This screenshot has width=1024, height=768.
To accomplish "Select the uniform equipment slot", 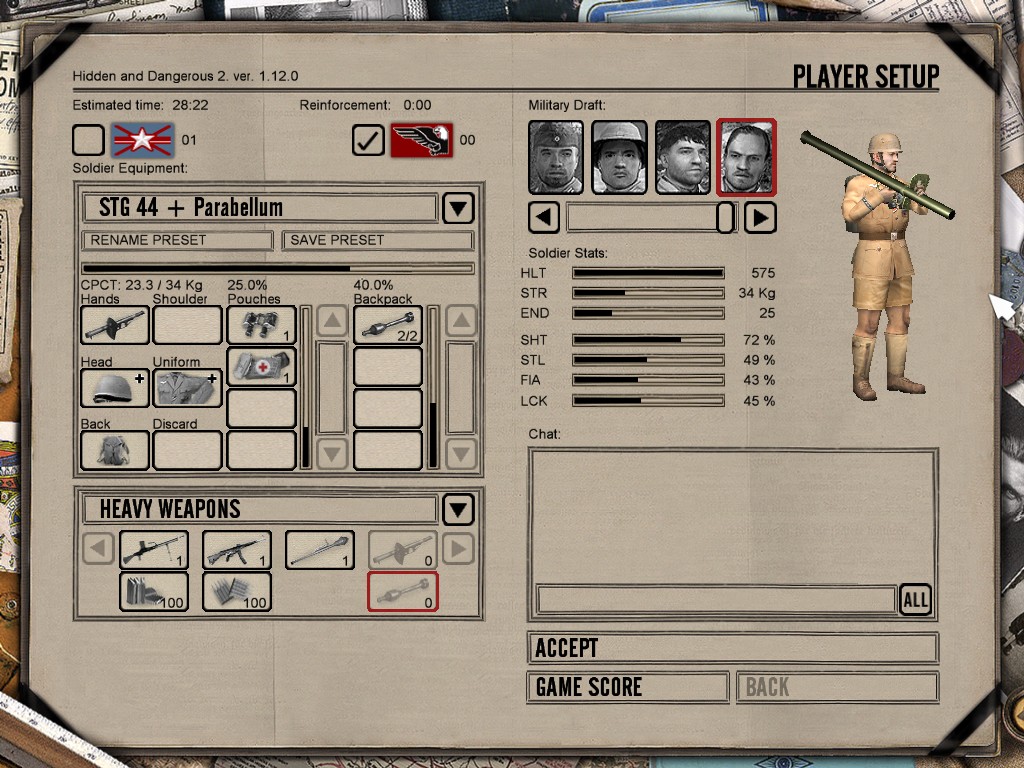I will [187, 388].
